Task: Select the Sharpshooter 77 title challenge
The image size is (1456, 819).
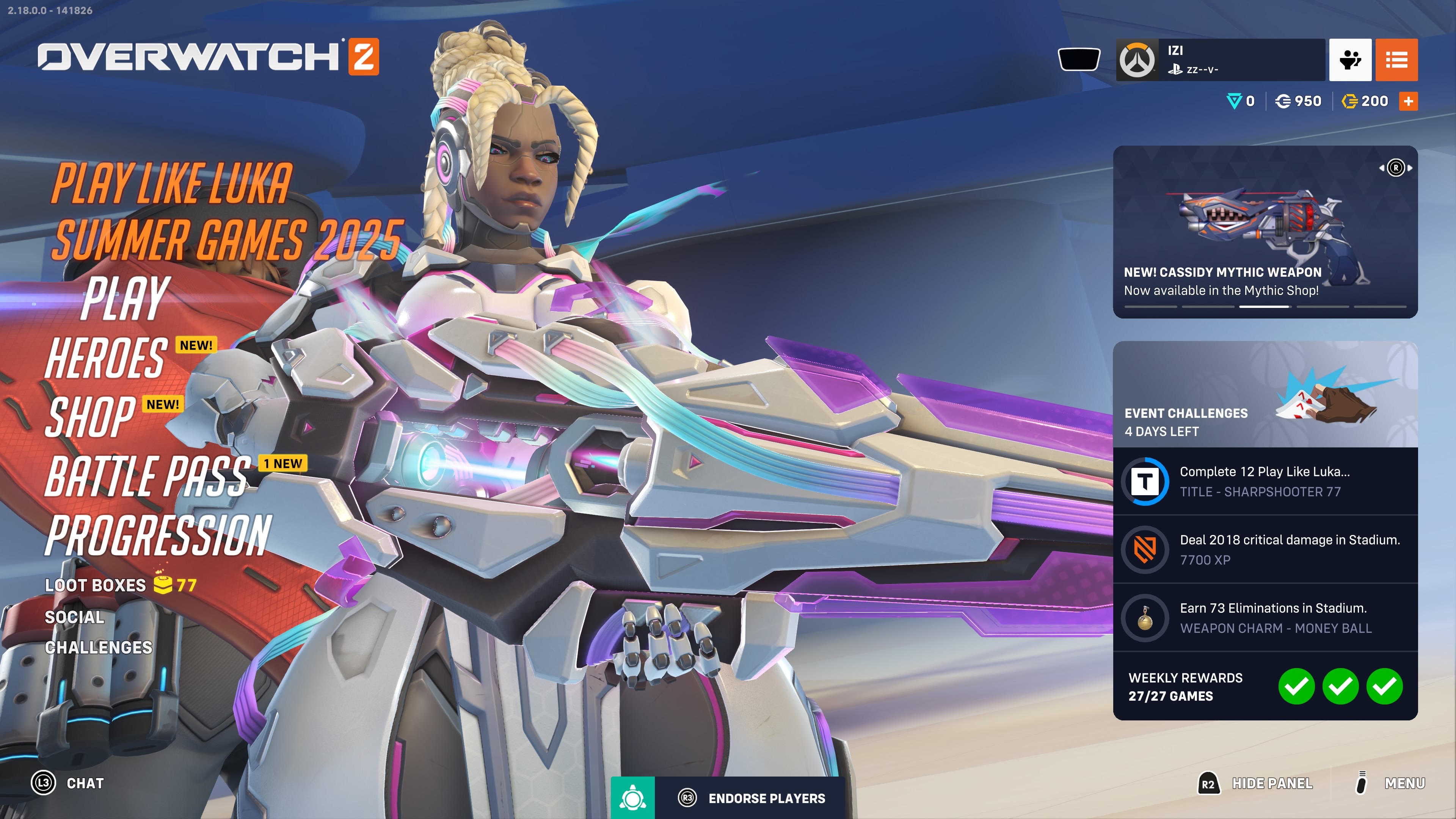Action: [x=1265, y=482]
